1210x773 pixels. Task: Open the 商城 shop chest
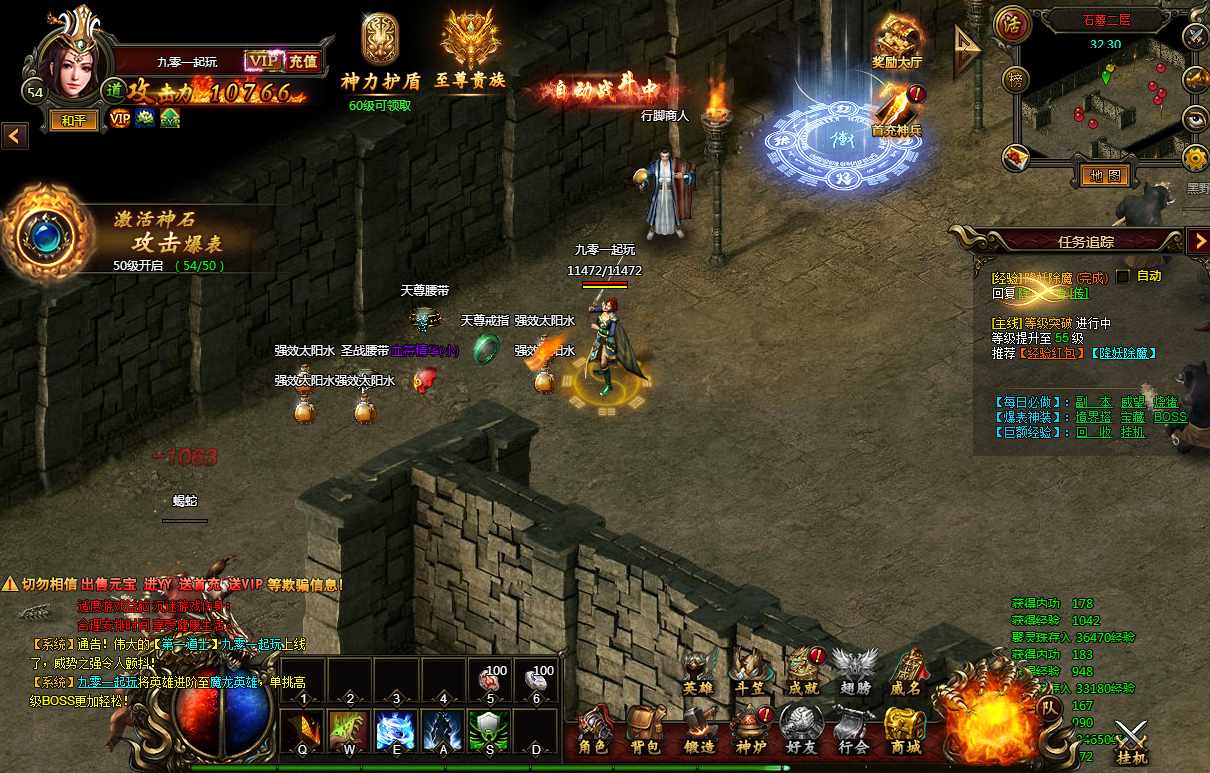904,729
